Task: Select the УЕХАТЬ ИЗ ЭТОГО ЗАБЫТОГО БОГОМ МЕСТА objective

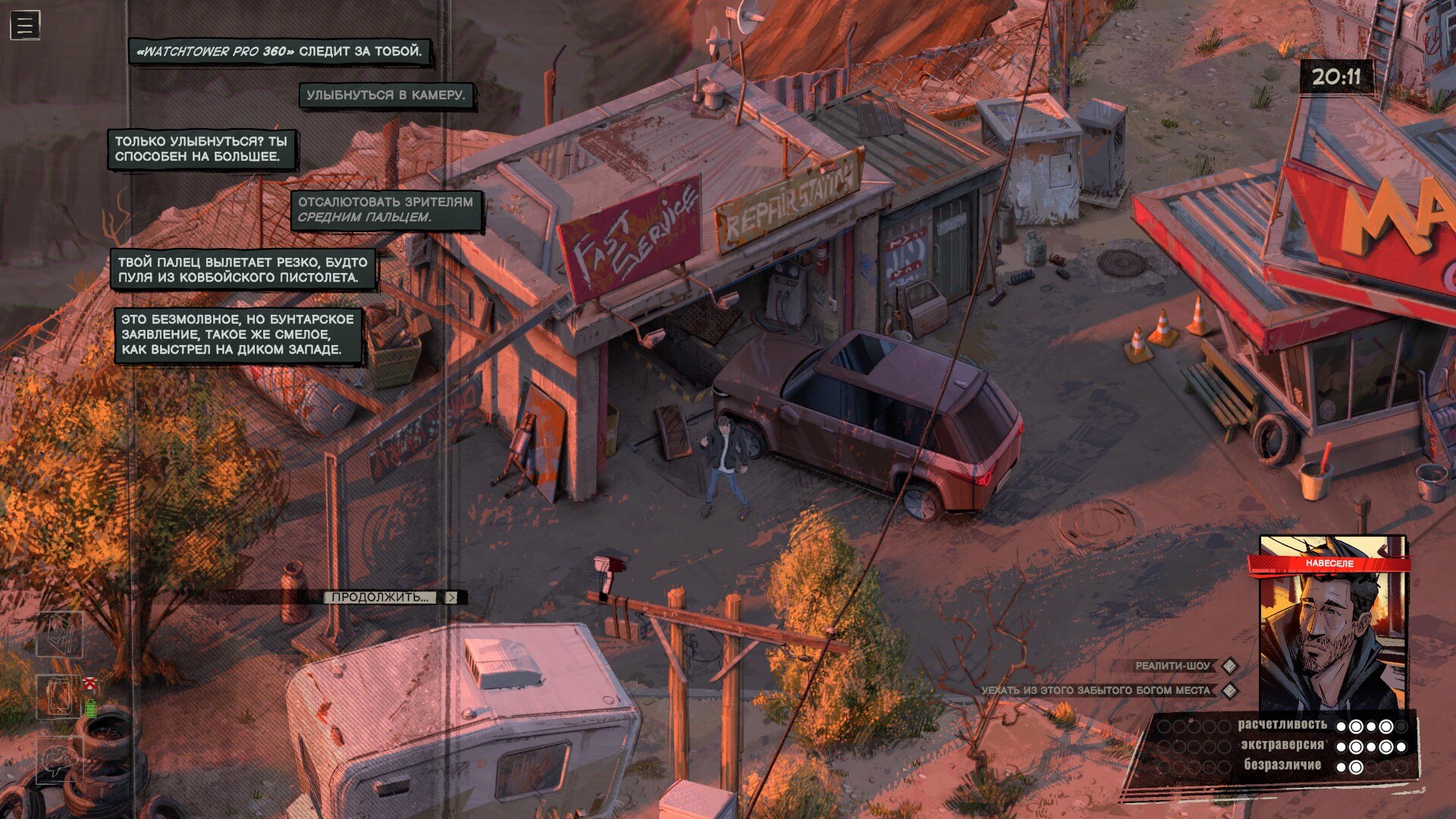Action: pos(1097,690)
